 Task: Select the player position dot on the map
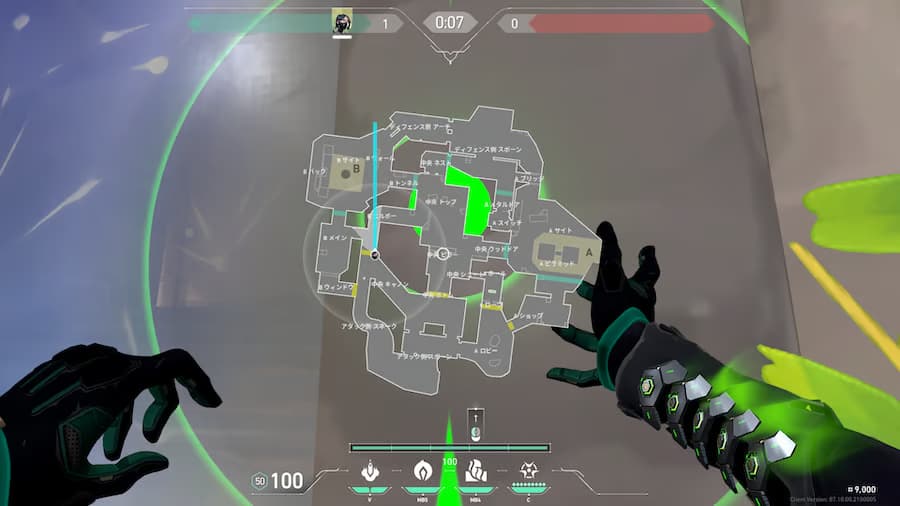[375, 256]
